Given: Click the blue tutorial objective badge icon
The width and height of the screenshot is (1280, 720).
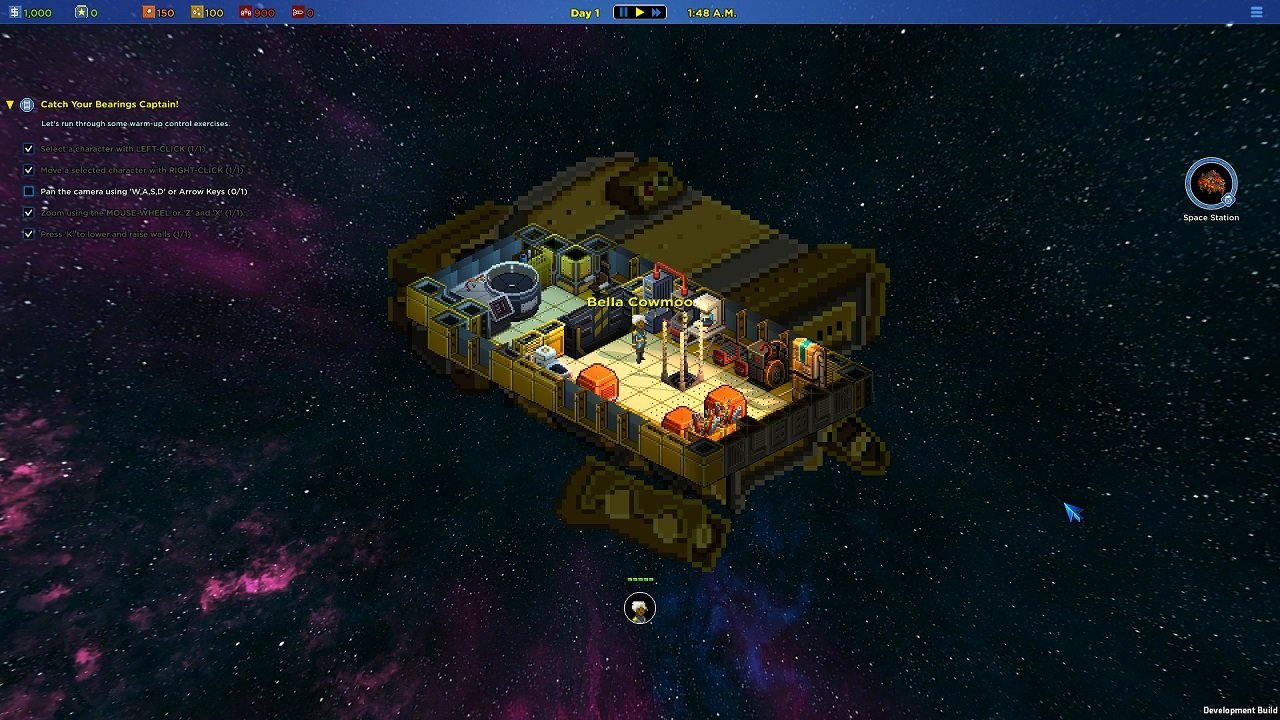Looking at the screenshot, I should [25, 103].
